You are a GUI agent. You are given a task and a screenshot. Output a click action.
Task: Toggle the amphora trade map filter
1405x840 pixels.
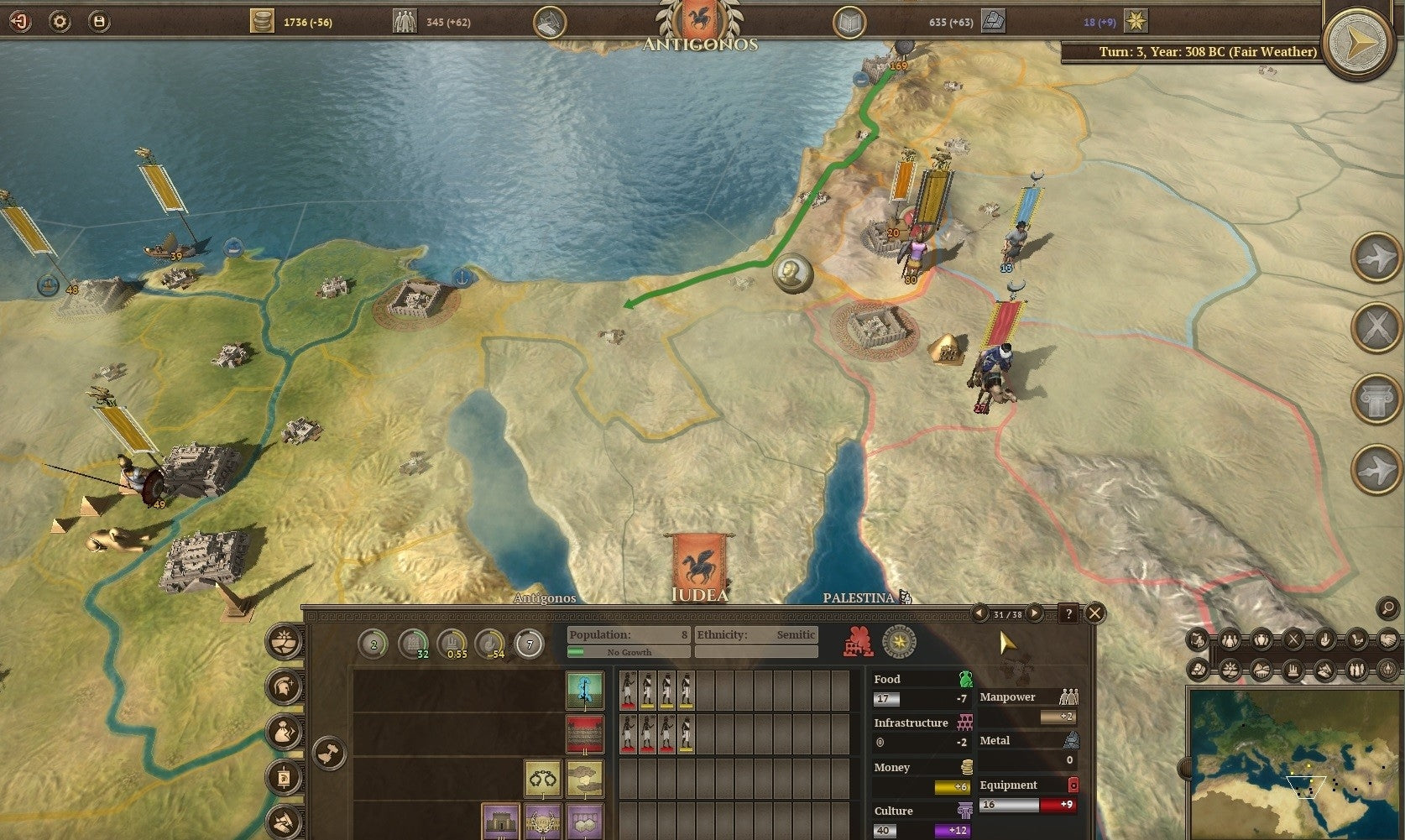(1262, 639)
